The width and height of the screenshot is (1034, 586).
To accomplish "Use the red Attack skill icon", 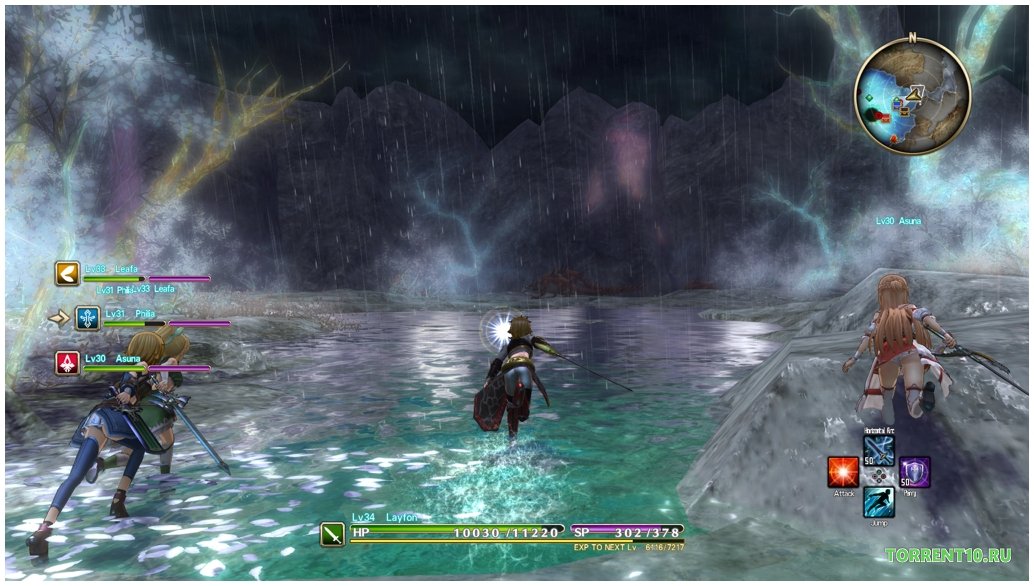I will pos(842,472).
